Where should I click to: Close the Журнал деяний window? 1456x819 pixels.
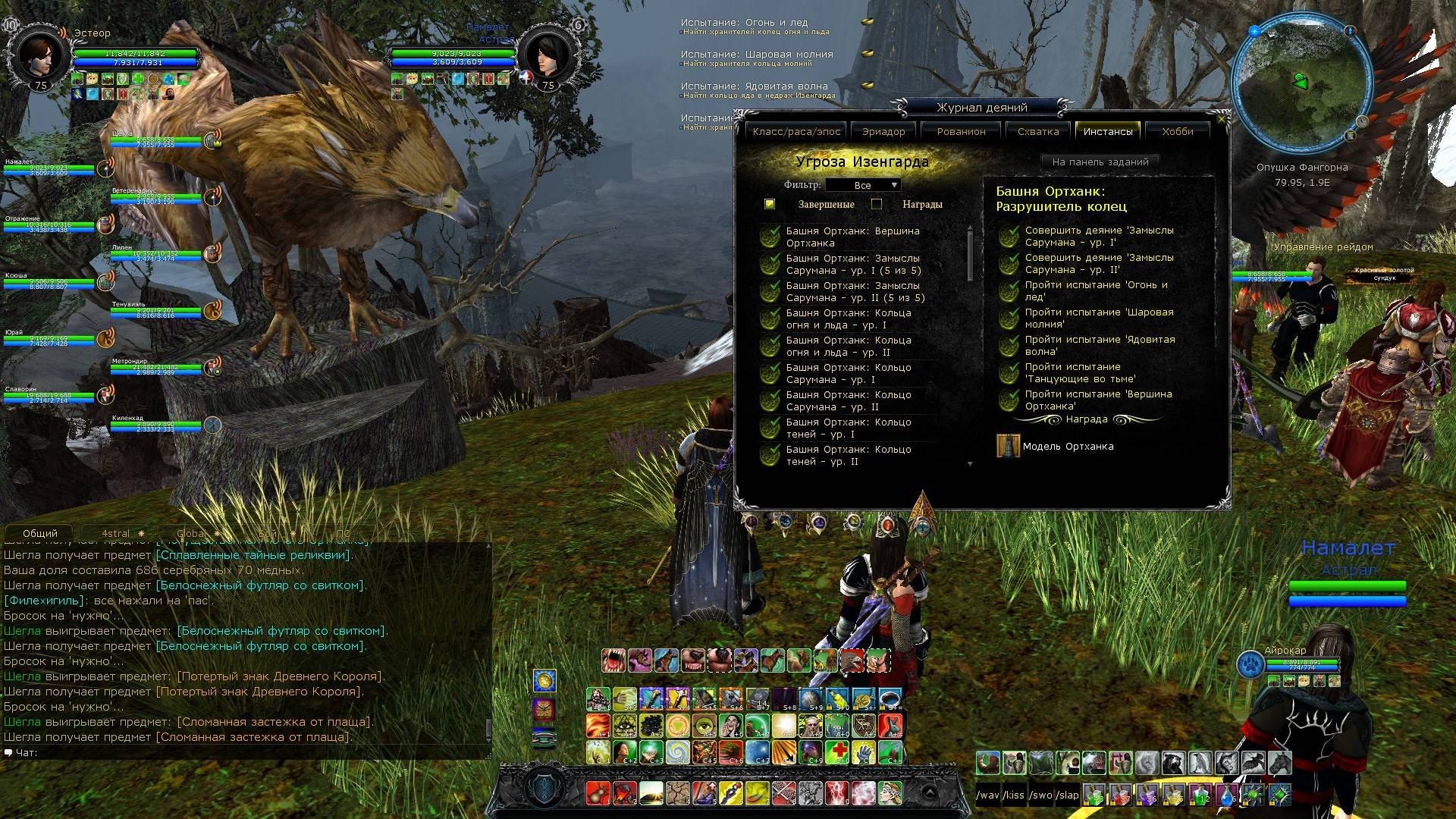pos(1221,119)
